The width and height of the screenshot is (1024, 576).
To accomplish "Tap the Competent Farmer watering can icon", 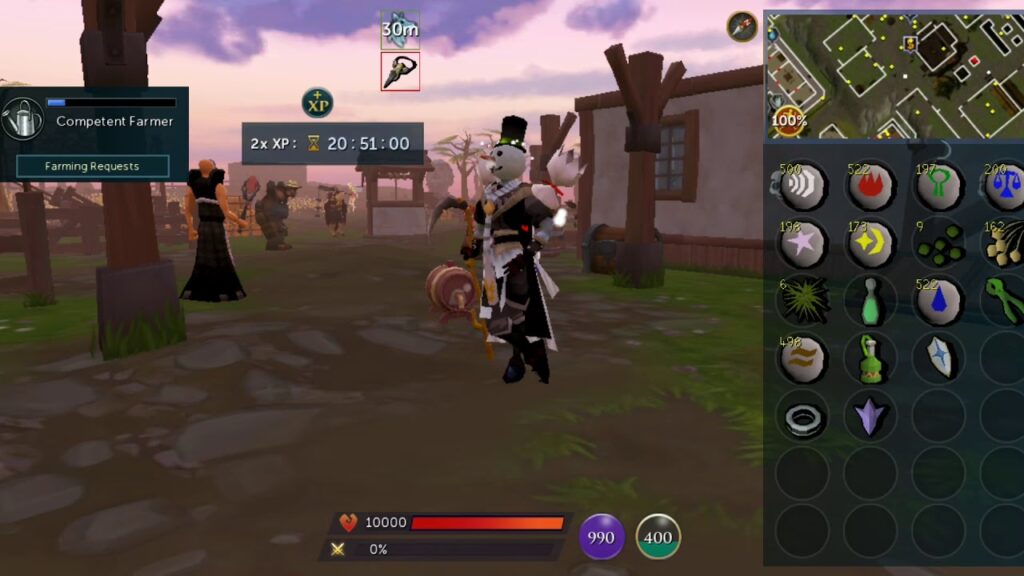I will point(23,120).
